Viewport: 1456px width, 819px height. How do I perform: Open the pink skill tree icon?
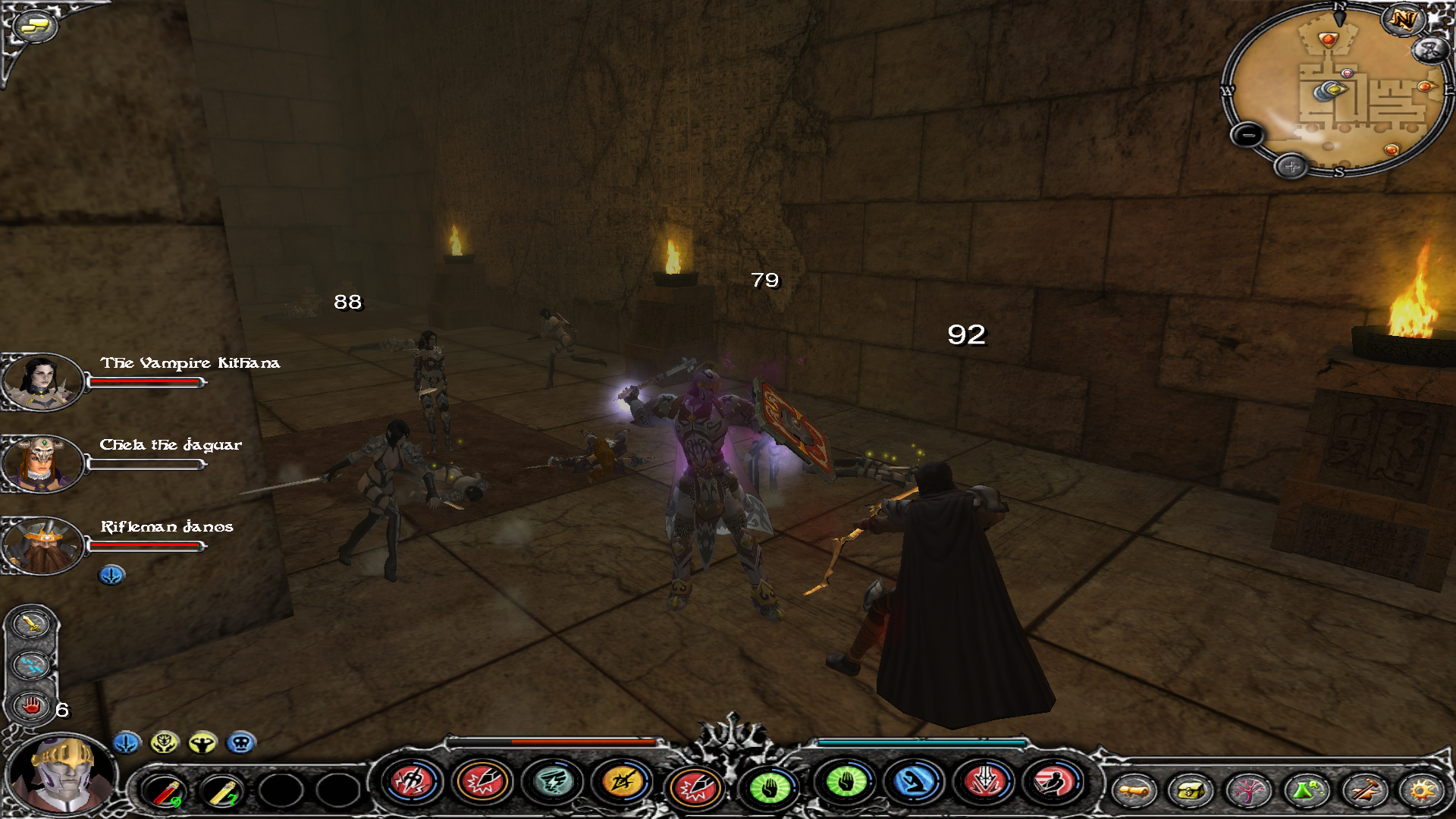1247,791
